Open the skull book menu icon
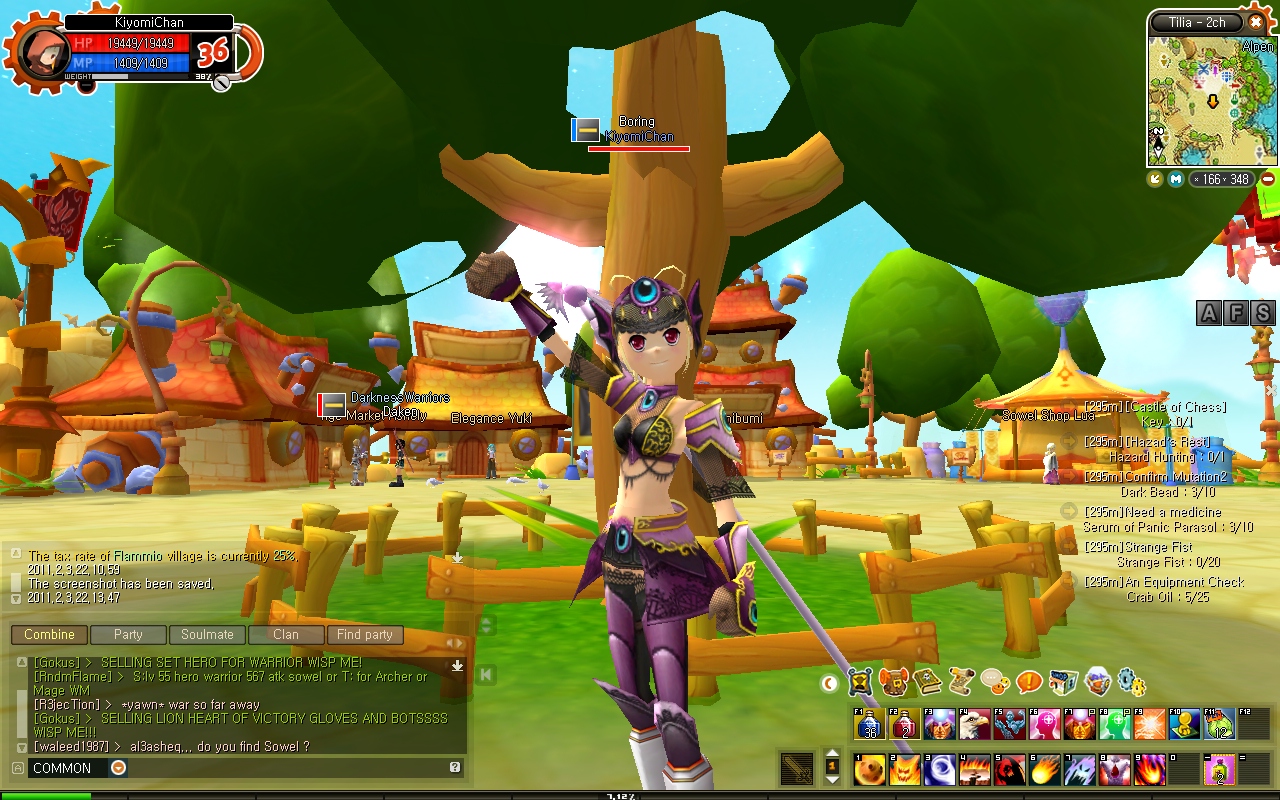This screenshot has width=1280, height=800. pos(927,683)
